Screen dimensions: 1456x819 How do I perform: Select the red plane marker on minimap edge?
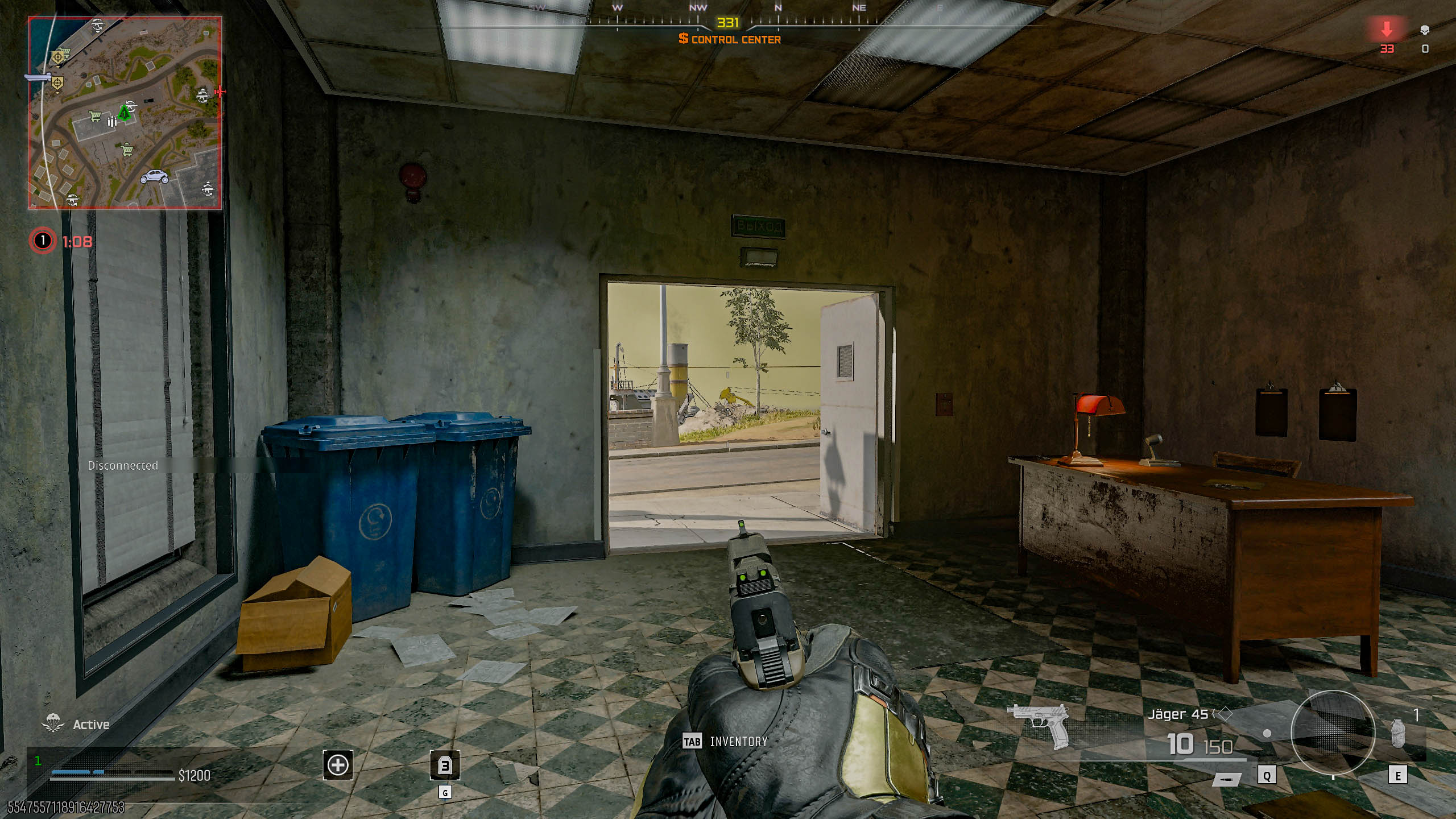[219, 92]
